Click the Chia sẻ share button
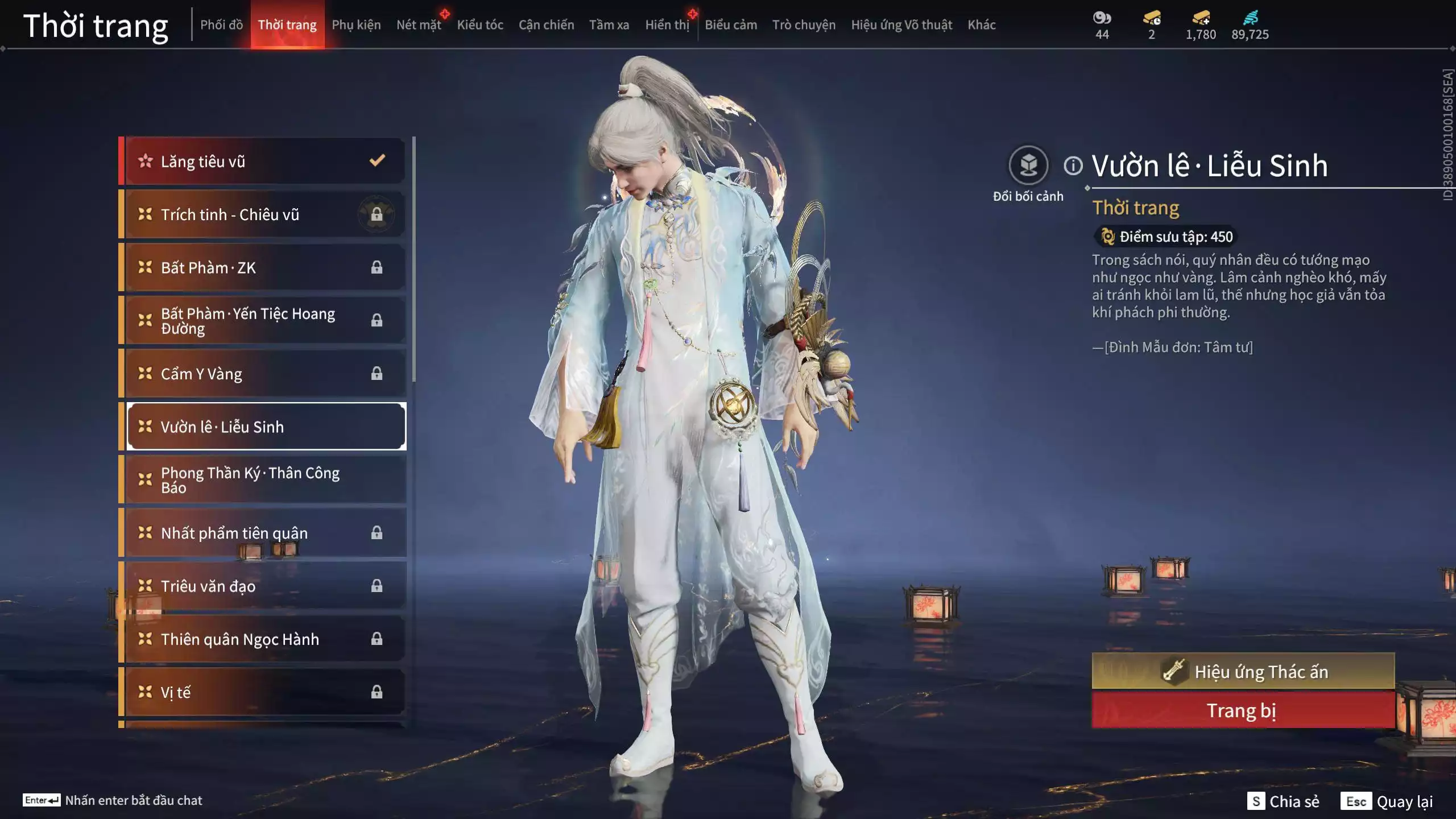1456x819 pixels. (1283, 801)
